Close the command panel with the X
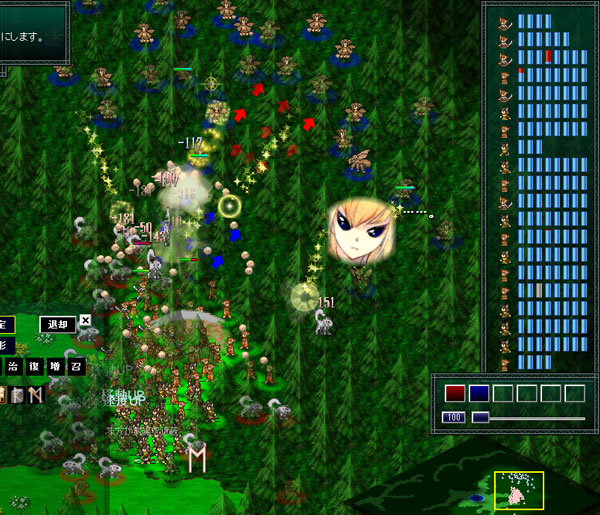Screen dimensions: 600x515 (85, 321)
